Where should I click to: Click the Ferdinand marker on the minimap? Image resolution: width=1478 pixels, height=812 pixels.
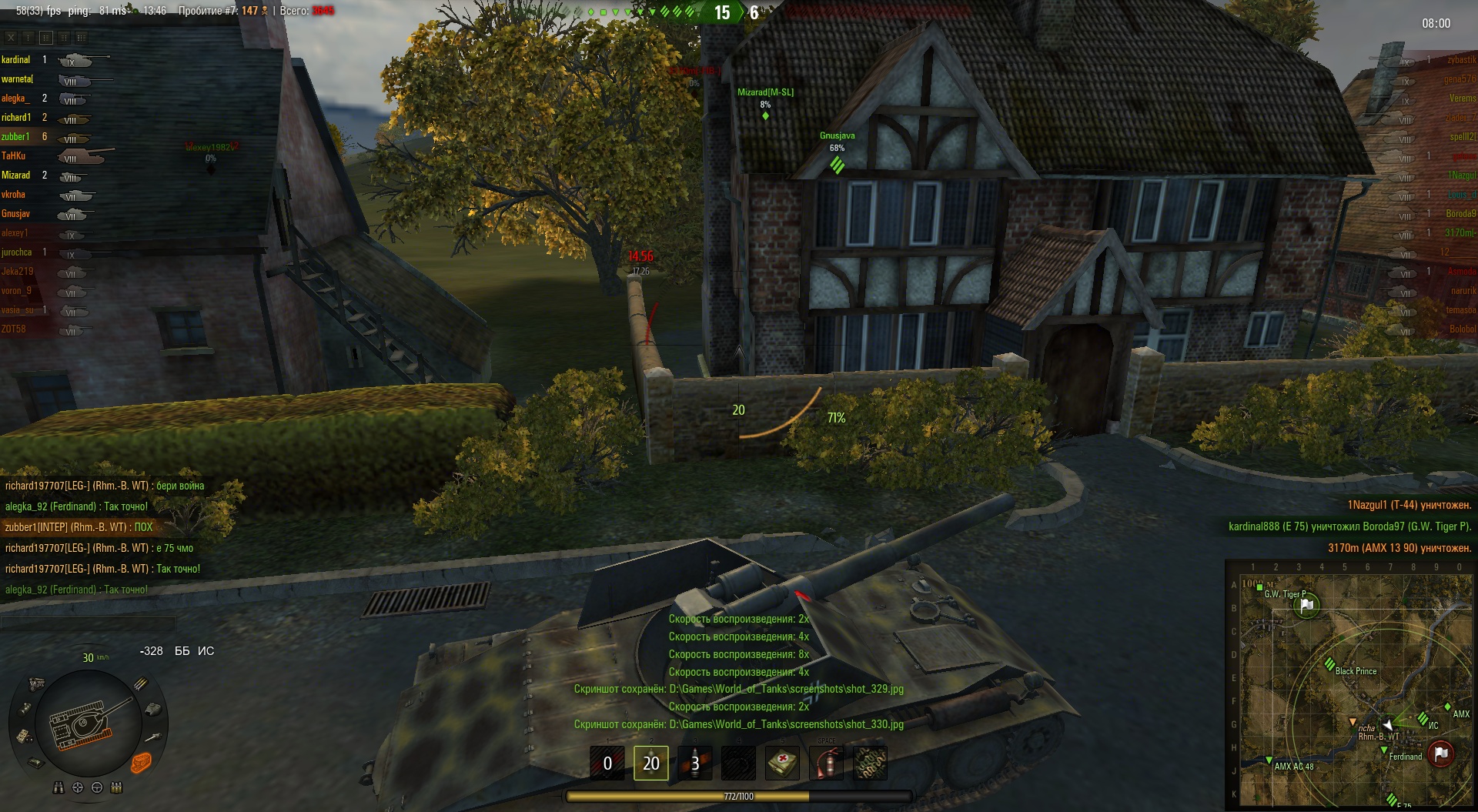(1383, 750)
